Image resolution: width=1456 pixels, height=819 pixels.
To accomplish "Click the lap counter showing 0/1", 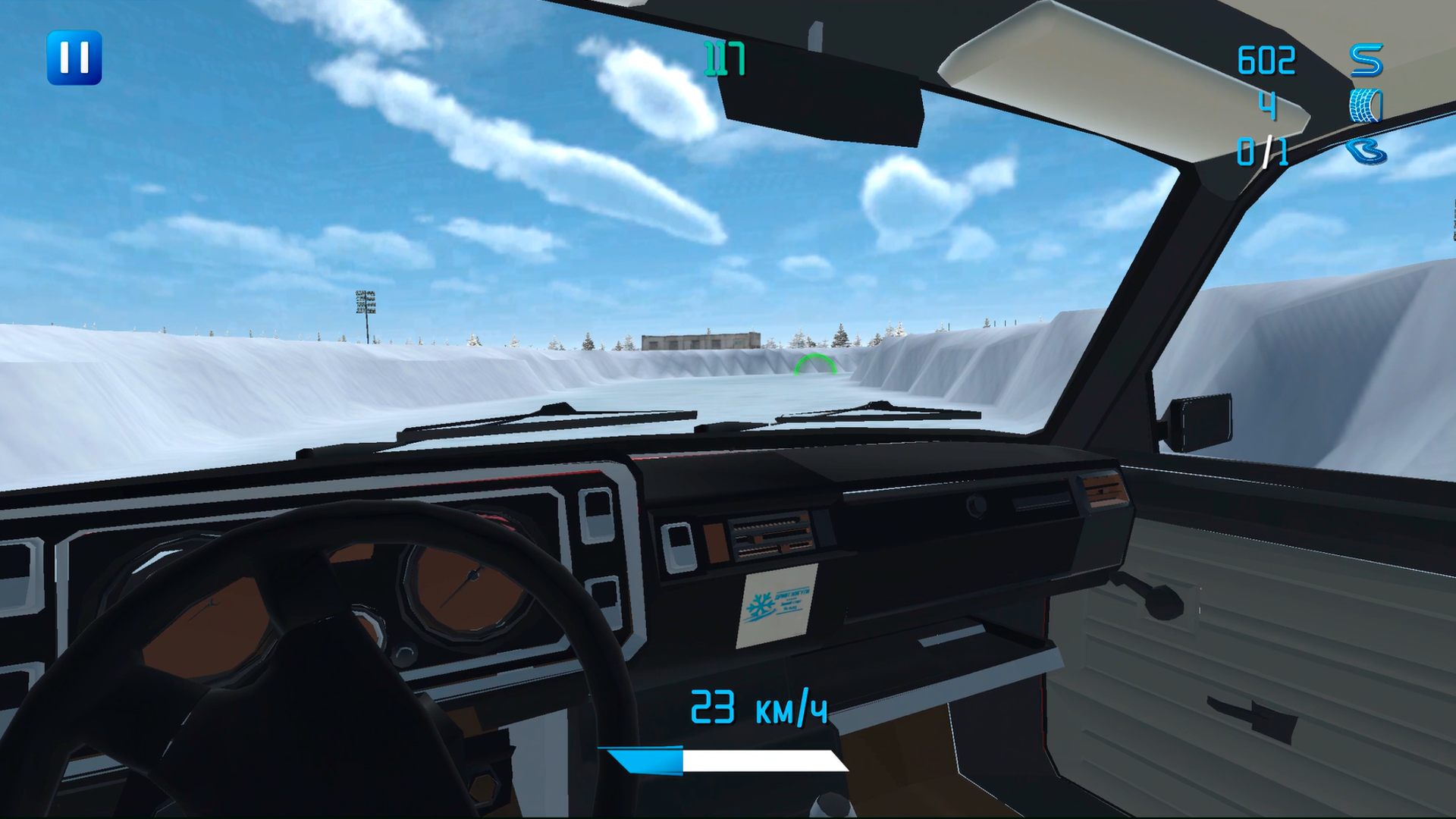I will [x=1263, y=150].
